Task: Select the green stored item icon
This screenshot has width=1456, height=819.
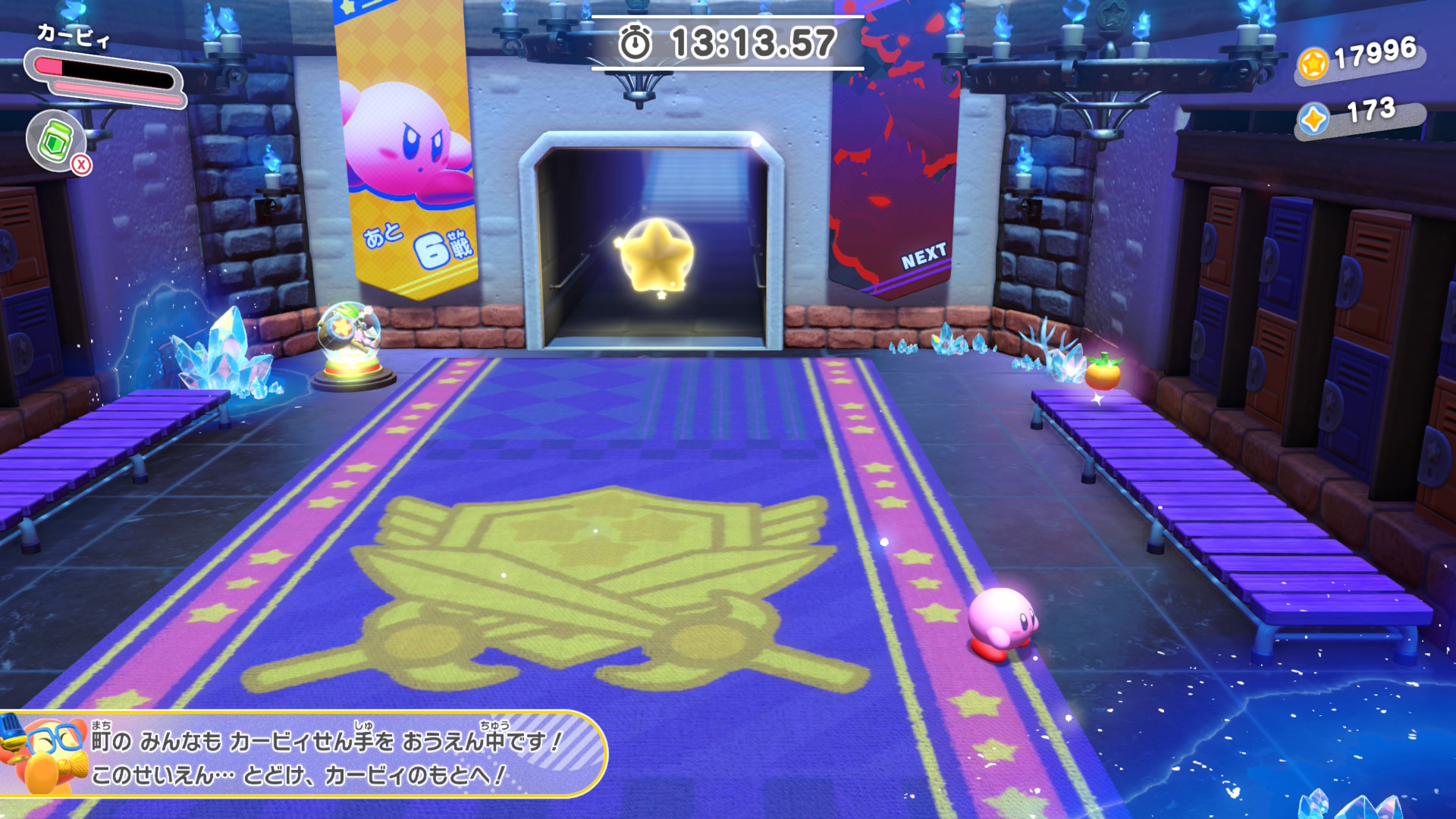Action: pos(56,141)
